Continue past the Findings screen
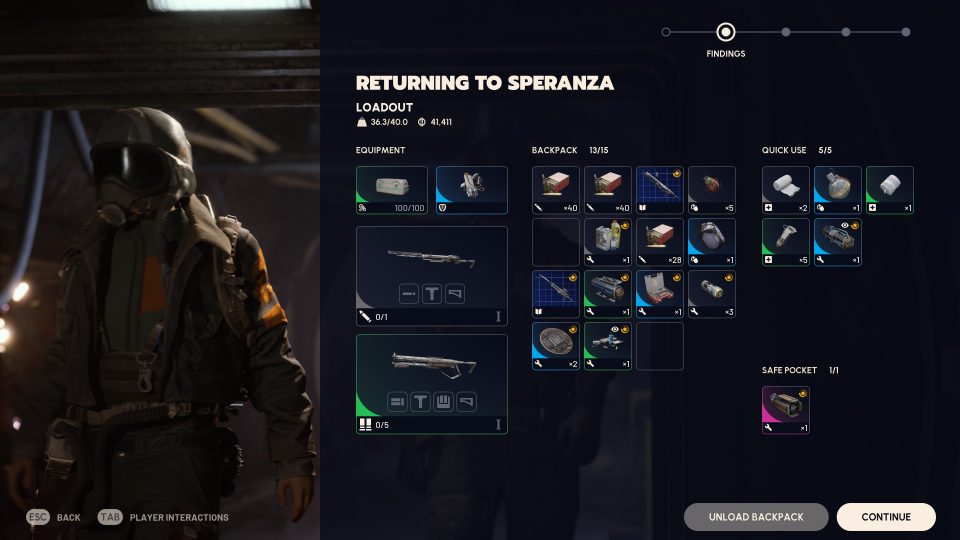The height and width of the screenshot is (540, 960). pos(886,517)
